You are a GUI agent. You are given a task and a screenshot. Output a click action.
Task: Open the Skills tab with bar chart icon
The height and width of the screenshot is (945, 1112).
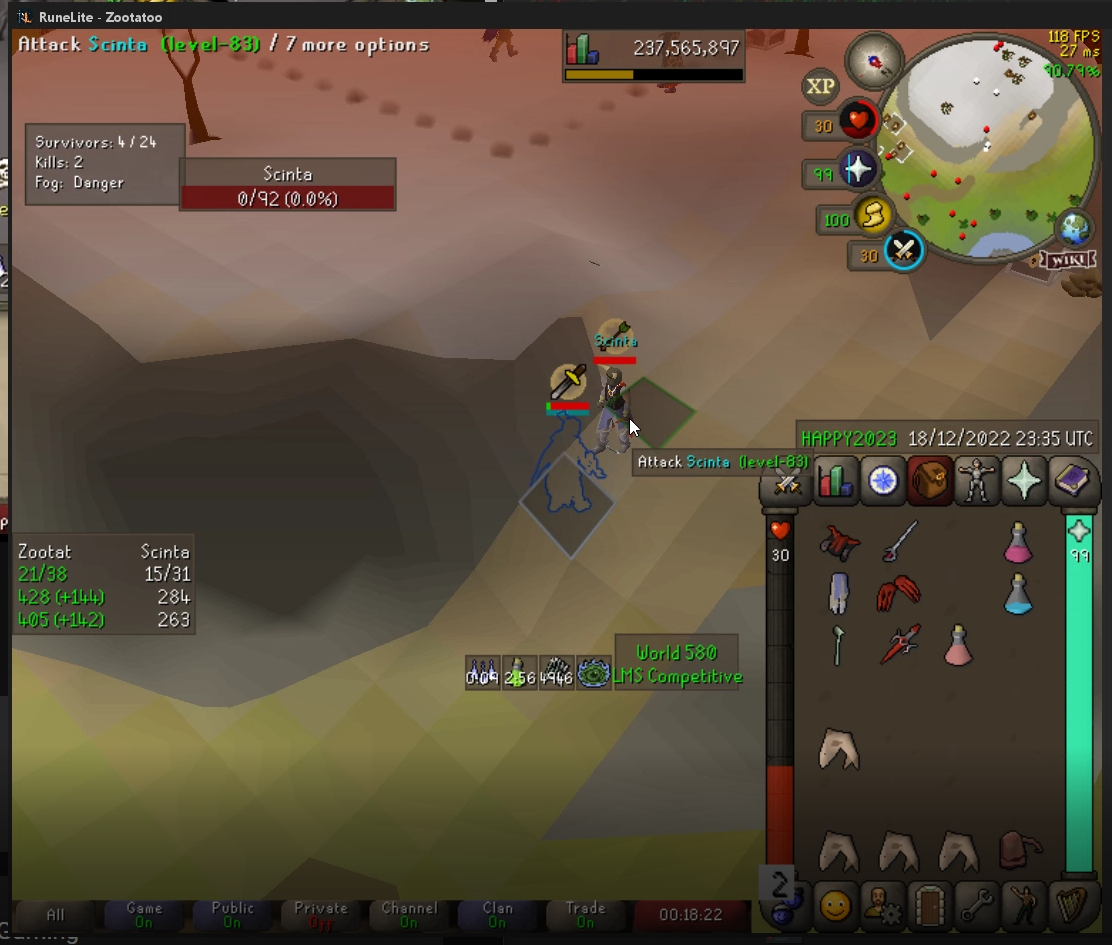[835, 481]
